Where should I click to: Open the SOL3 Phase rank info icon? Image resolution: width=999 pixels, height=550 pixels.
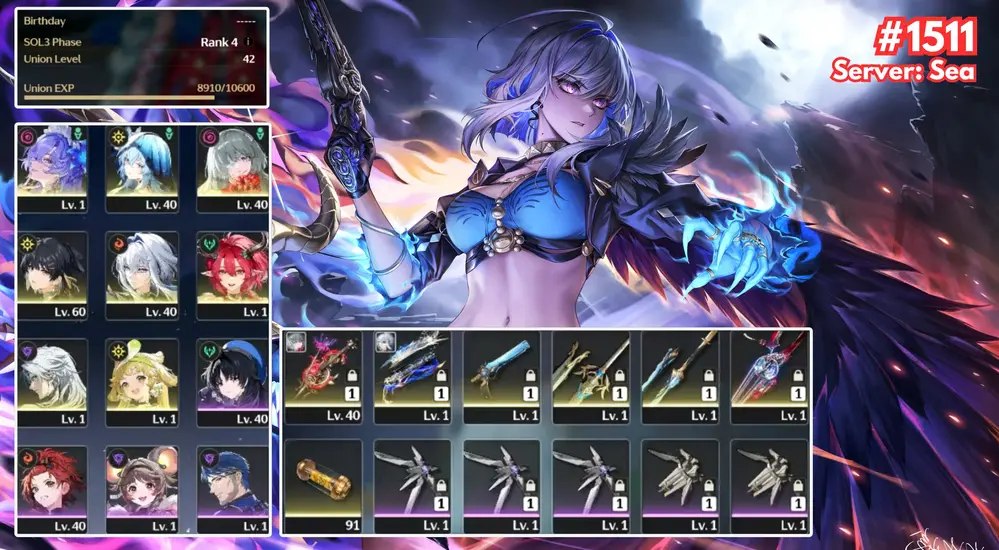248,43
